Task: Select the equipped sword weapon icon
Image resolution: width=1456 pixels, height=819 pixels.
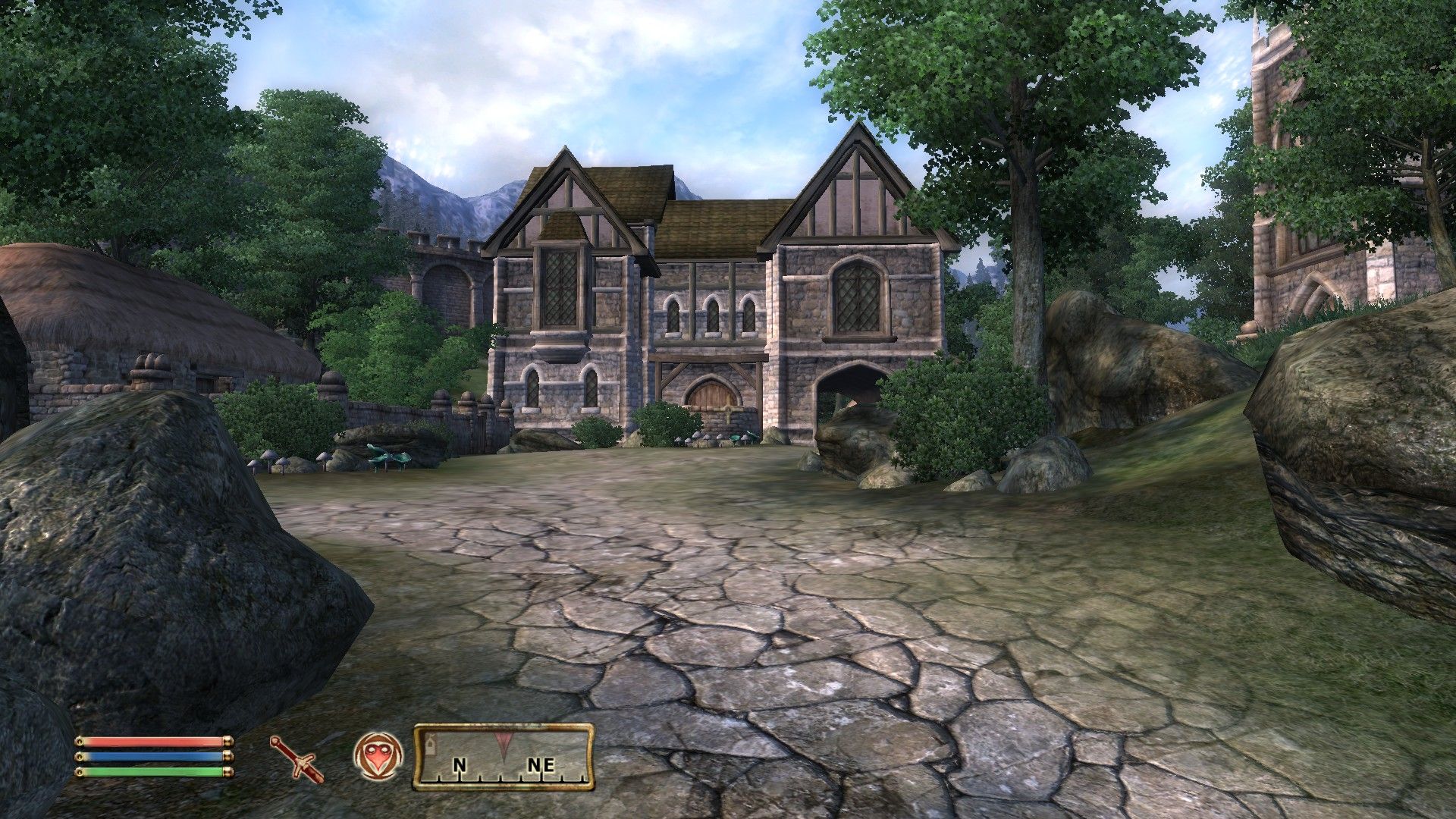Action: coord(296,758)
